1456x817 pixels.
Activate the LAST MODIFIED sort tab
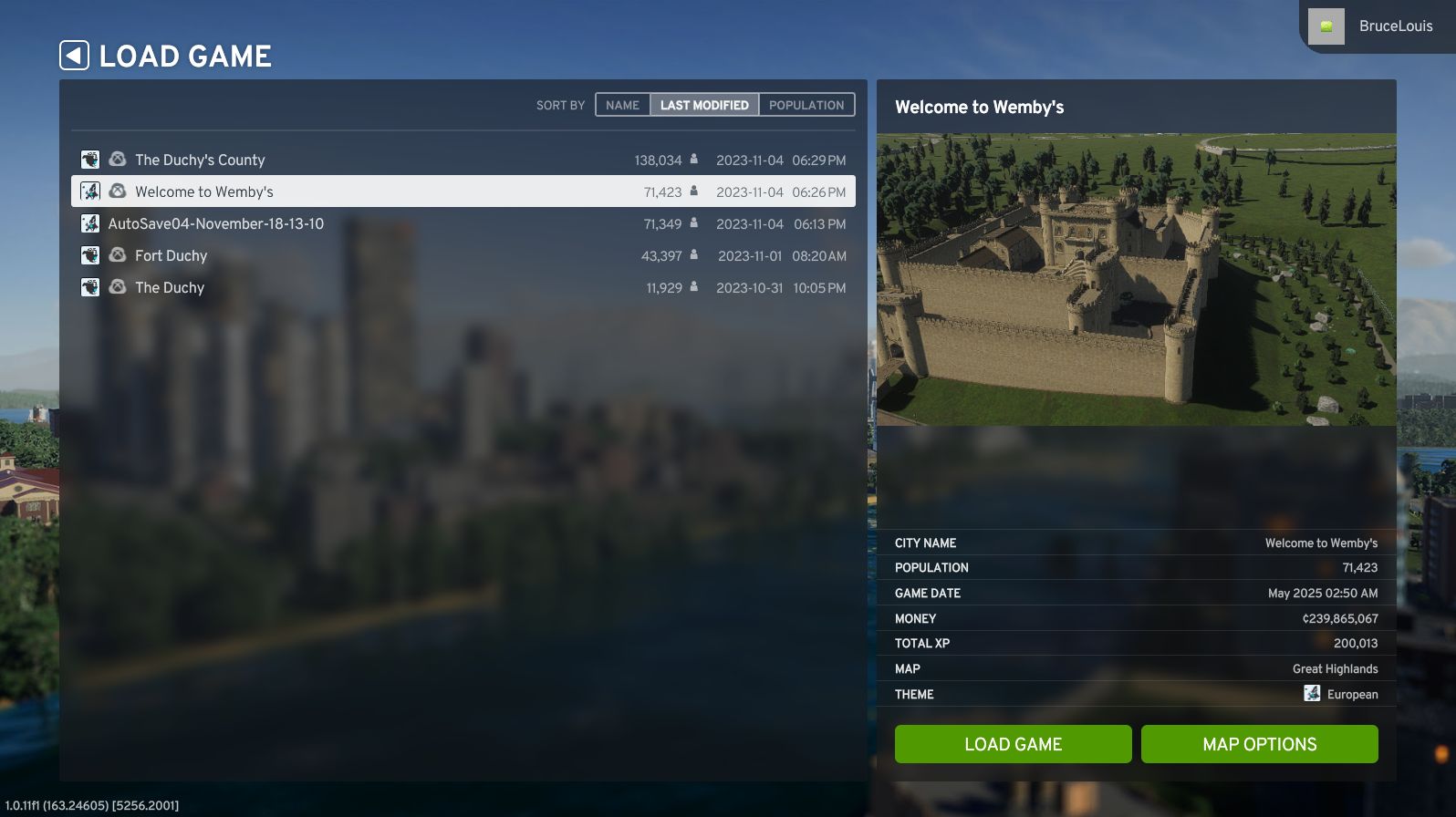tap(706, 105)
